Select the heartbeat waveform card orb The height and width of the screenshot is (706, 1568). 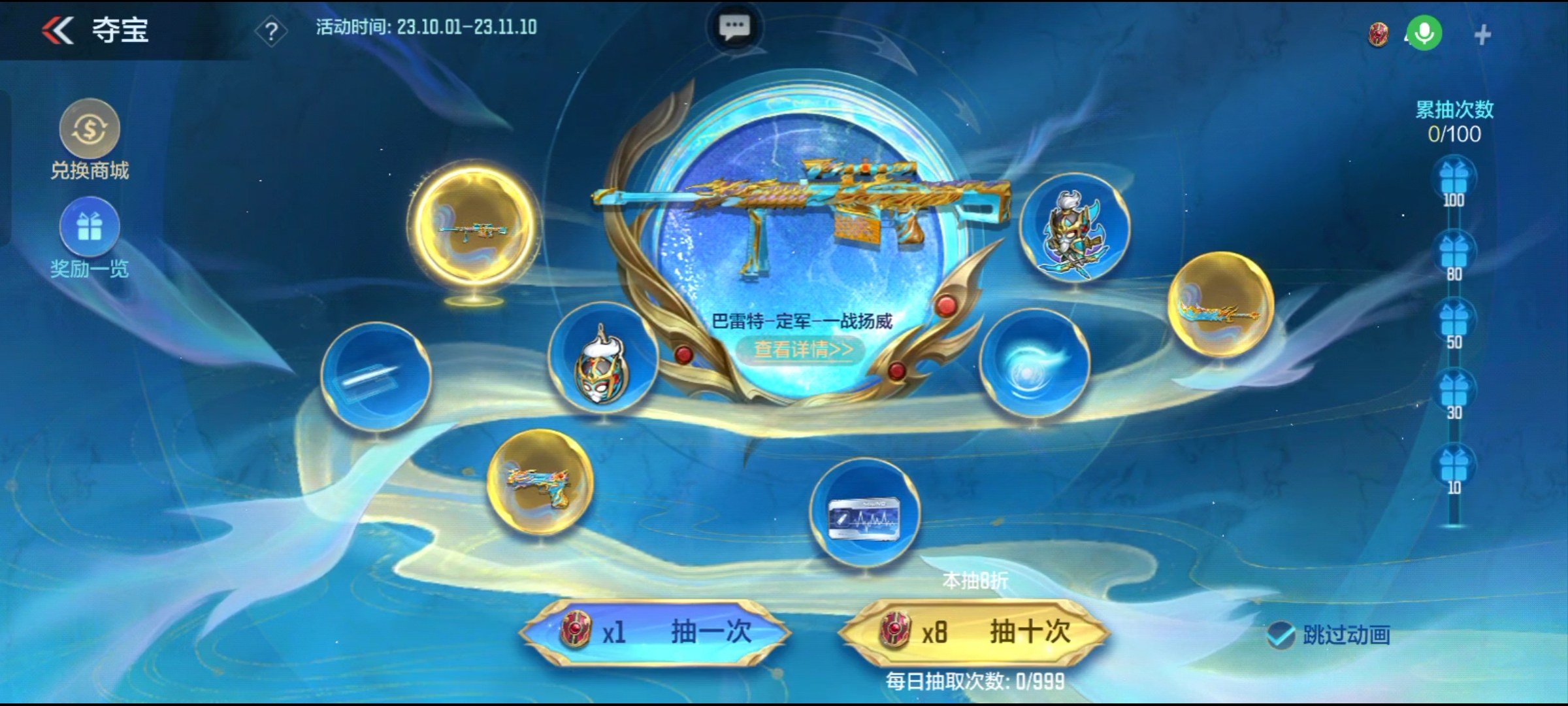tap(864, 513)
